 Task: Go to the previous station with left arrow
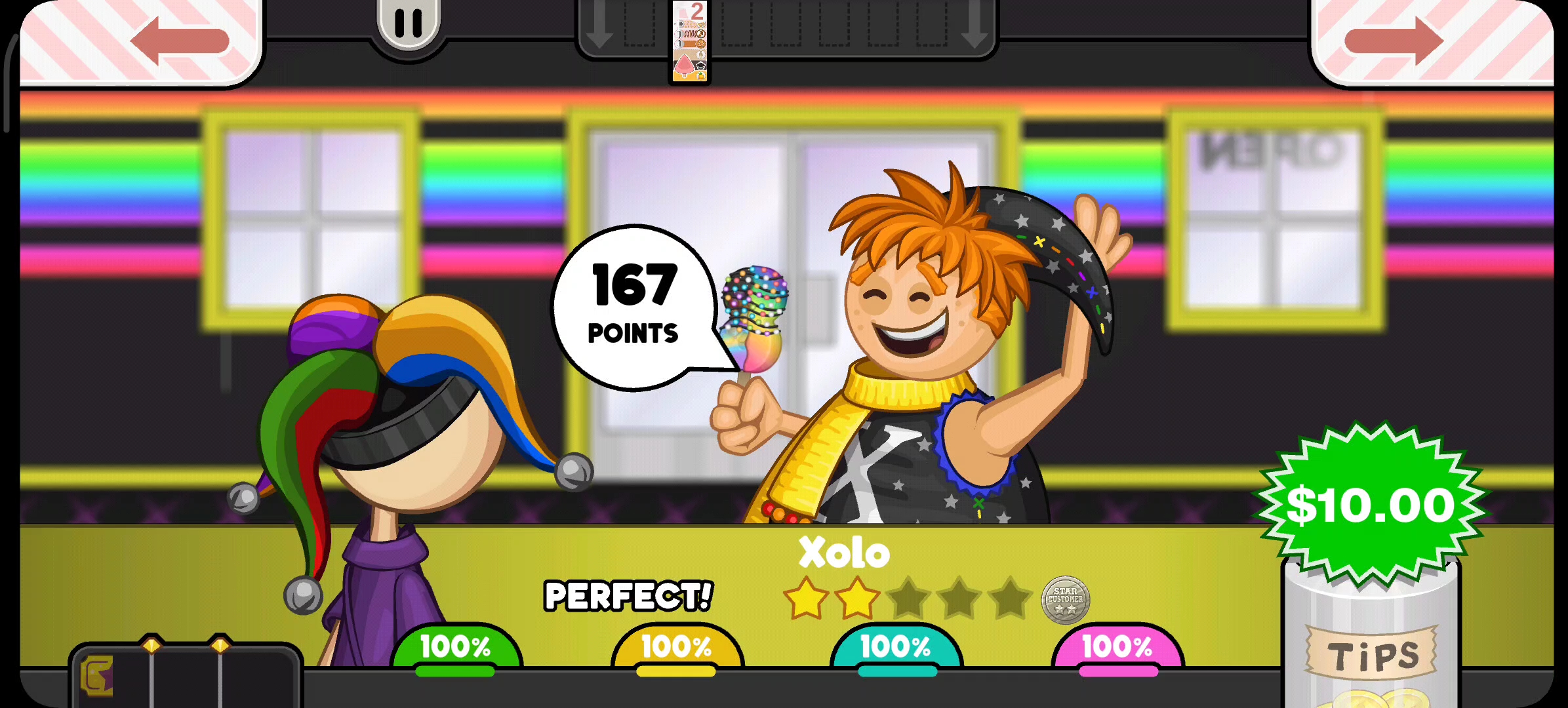(179, 41)
